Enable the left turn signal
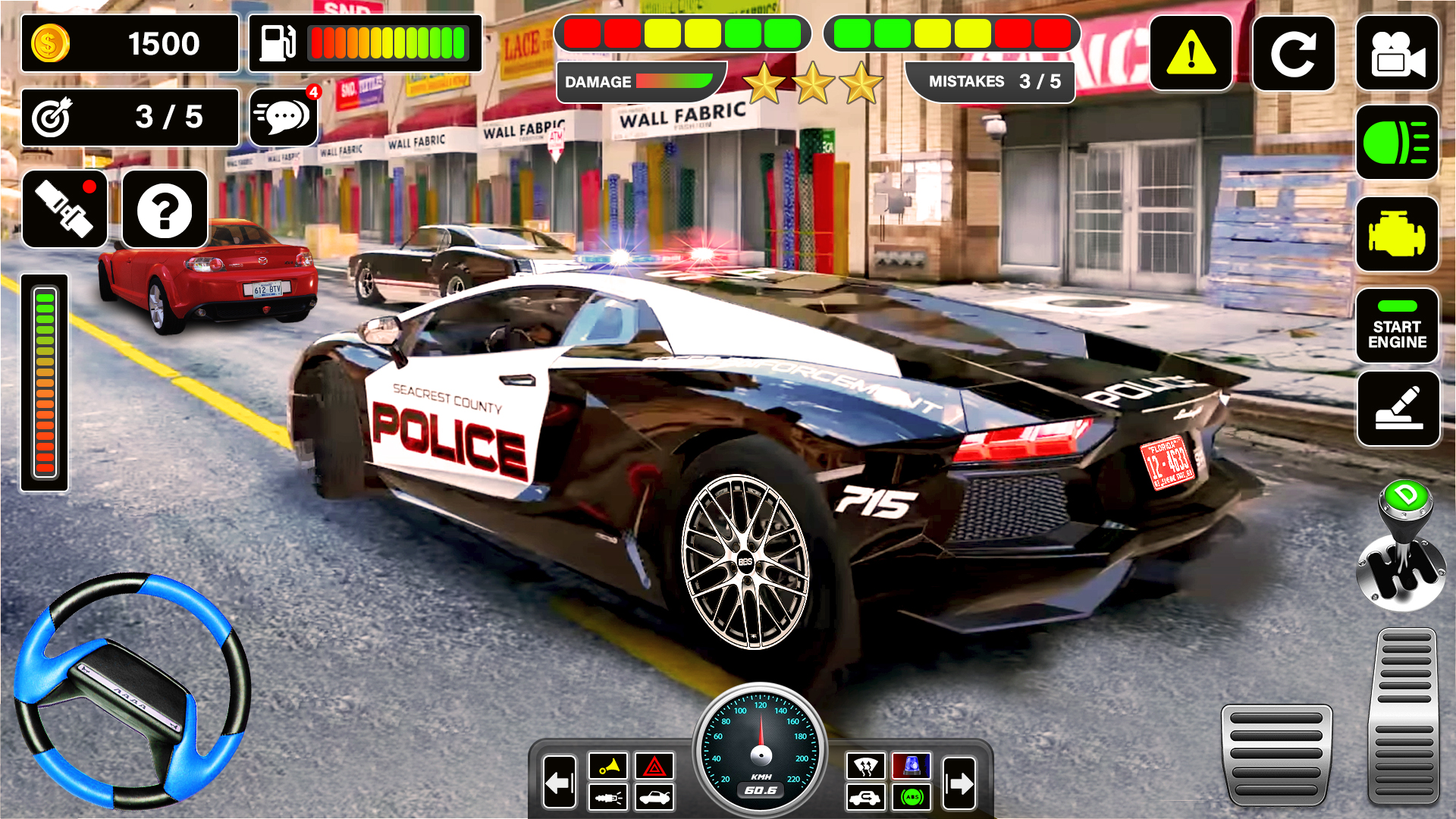 click(559, 781)
